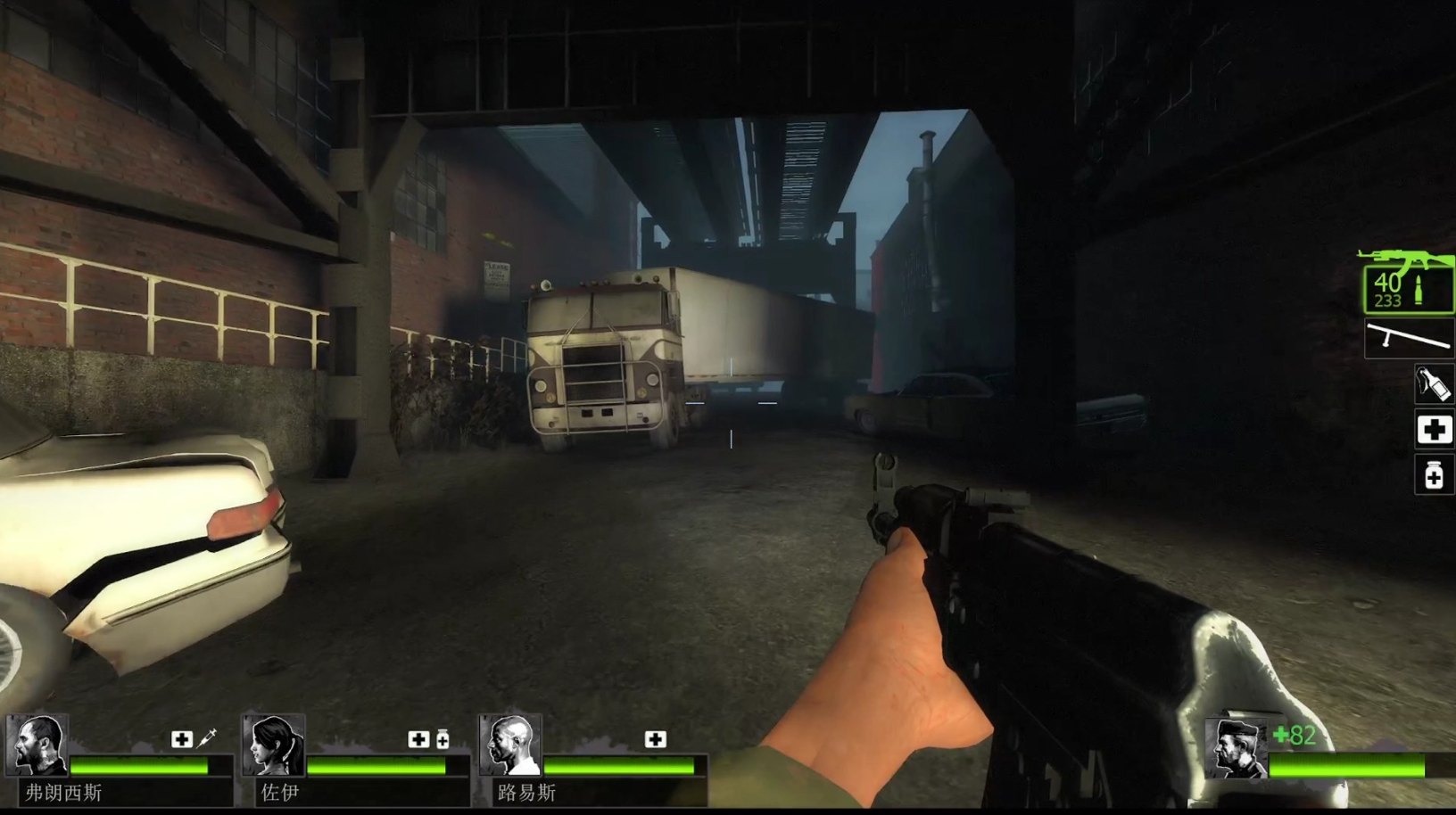This screenshot has height=815, width=1456.
Task: Click your own survivor portrait
Action: [x=1237, y=749]
